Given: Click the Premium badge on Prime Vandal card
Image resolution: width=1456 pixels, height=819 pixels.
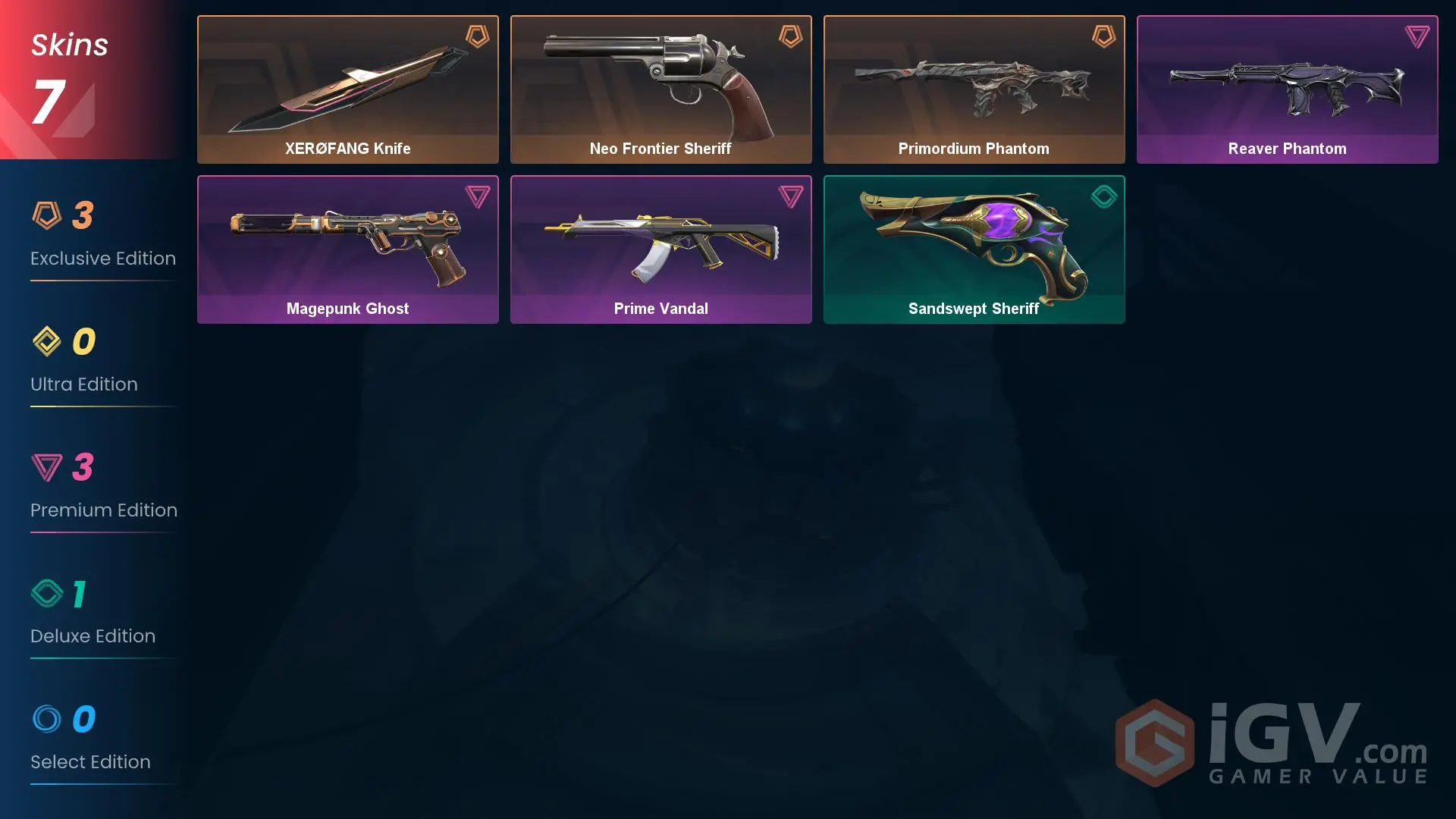Looking at the screenshot, I should [x=790, y=196].
